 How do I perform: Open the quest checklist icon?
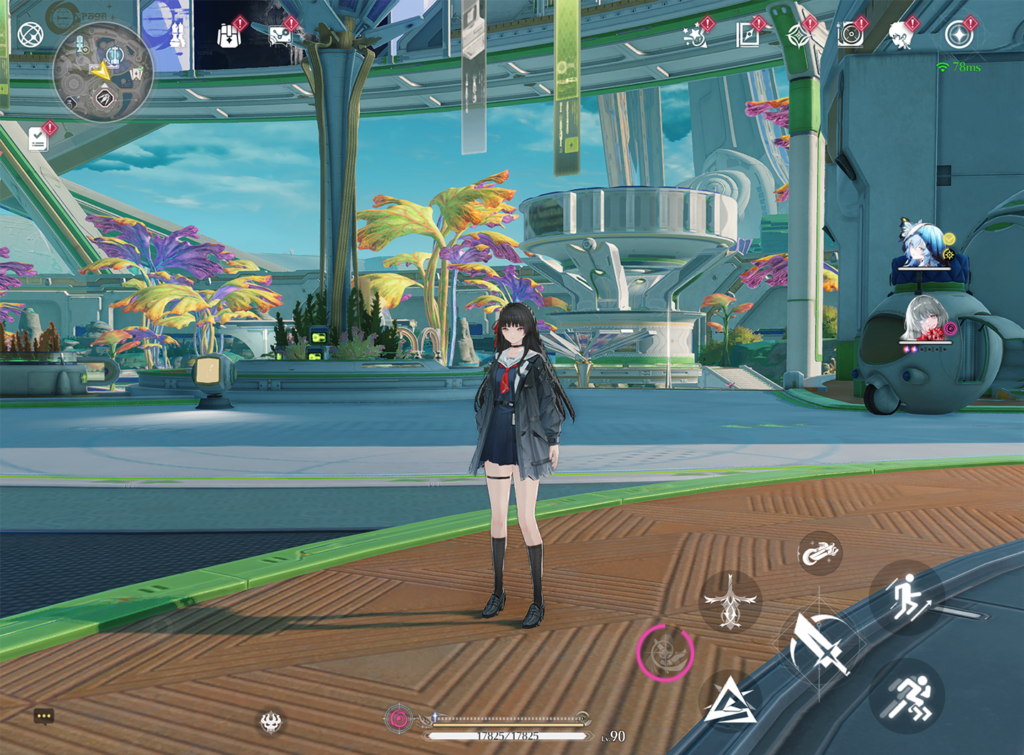pos(39,139)
